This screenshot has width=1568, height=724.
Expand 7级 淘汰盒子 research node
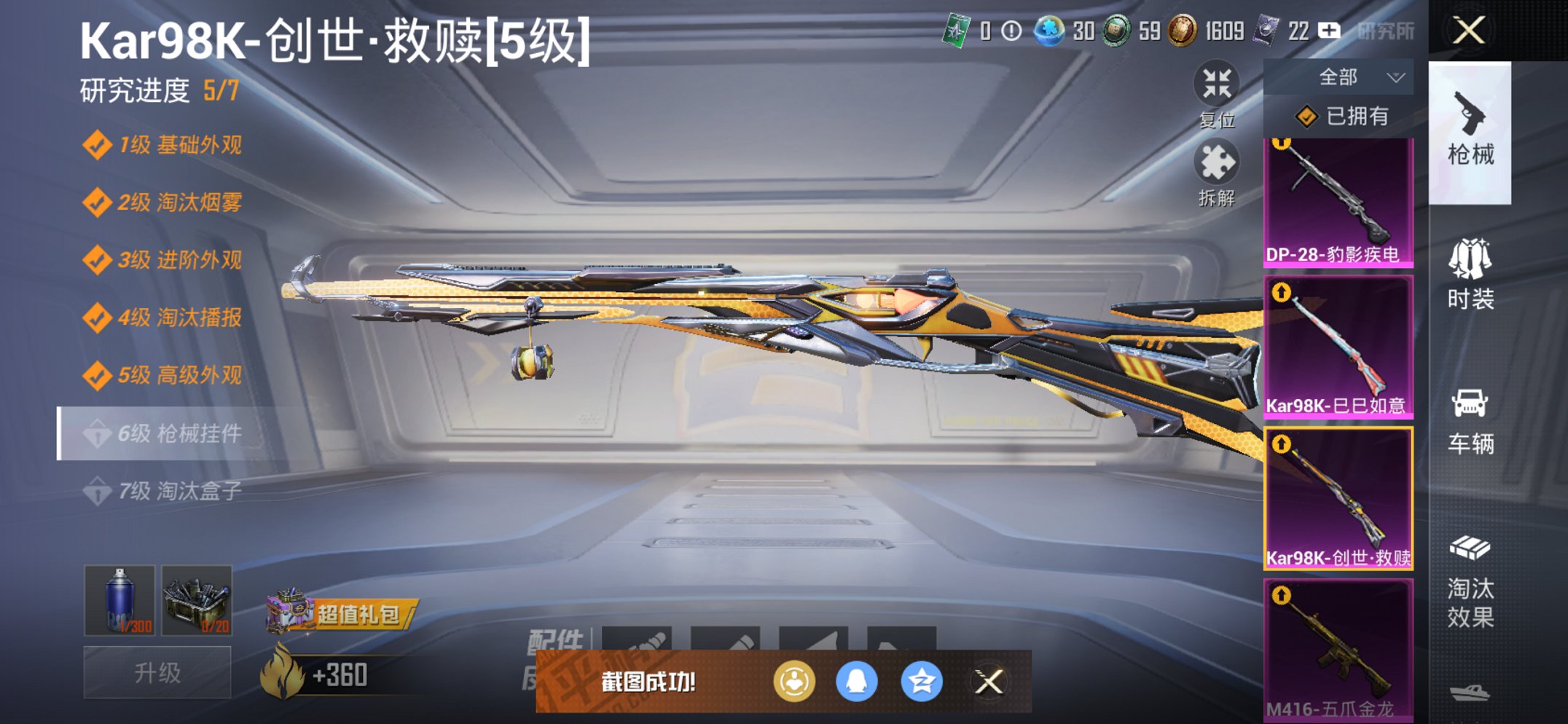pos(168,489)
